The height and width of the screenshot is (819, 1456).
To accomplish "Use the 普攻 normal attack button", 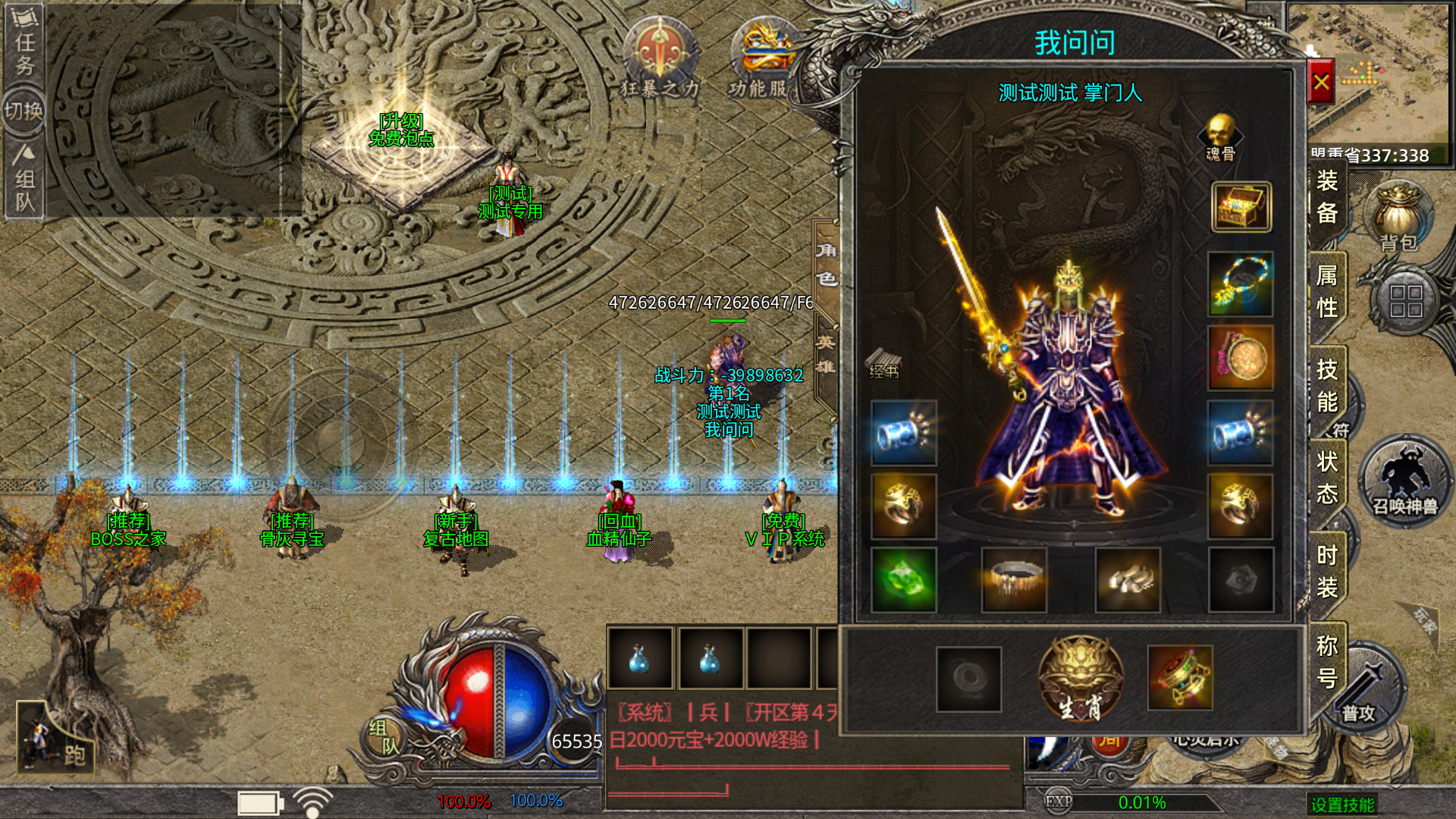I will tap(1361, 694).
